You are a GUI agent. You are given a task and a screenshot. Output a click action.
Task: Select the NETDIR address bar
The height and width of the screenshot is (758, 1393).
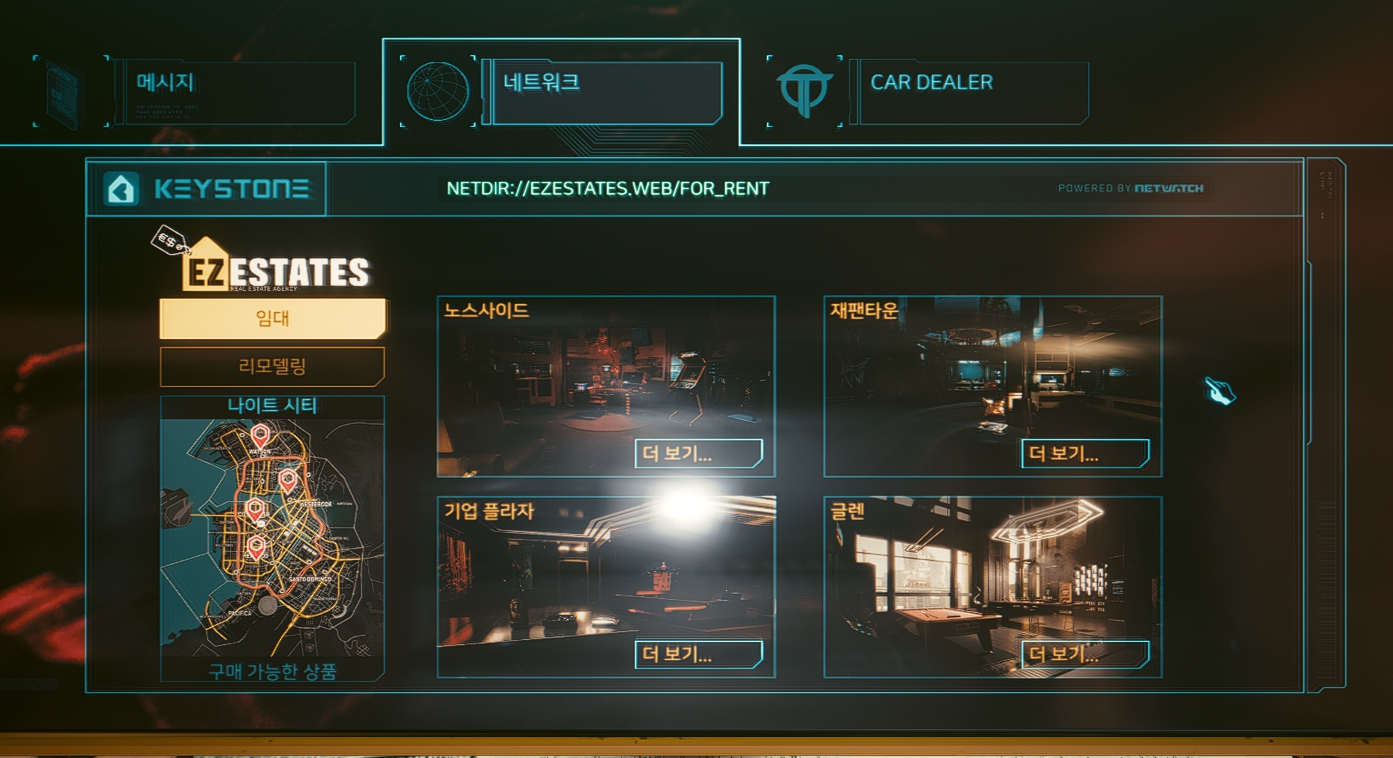pyautogui.click(x=608, y=189)
